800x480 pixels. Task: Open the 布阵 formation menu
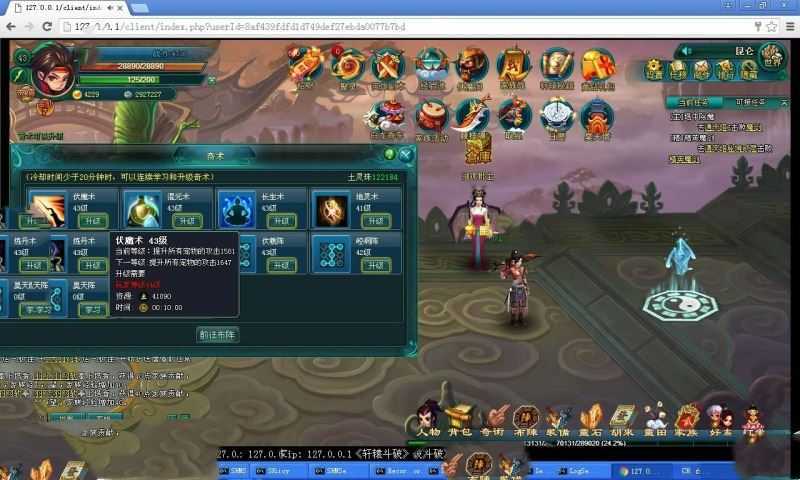(525, 418)
